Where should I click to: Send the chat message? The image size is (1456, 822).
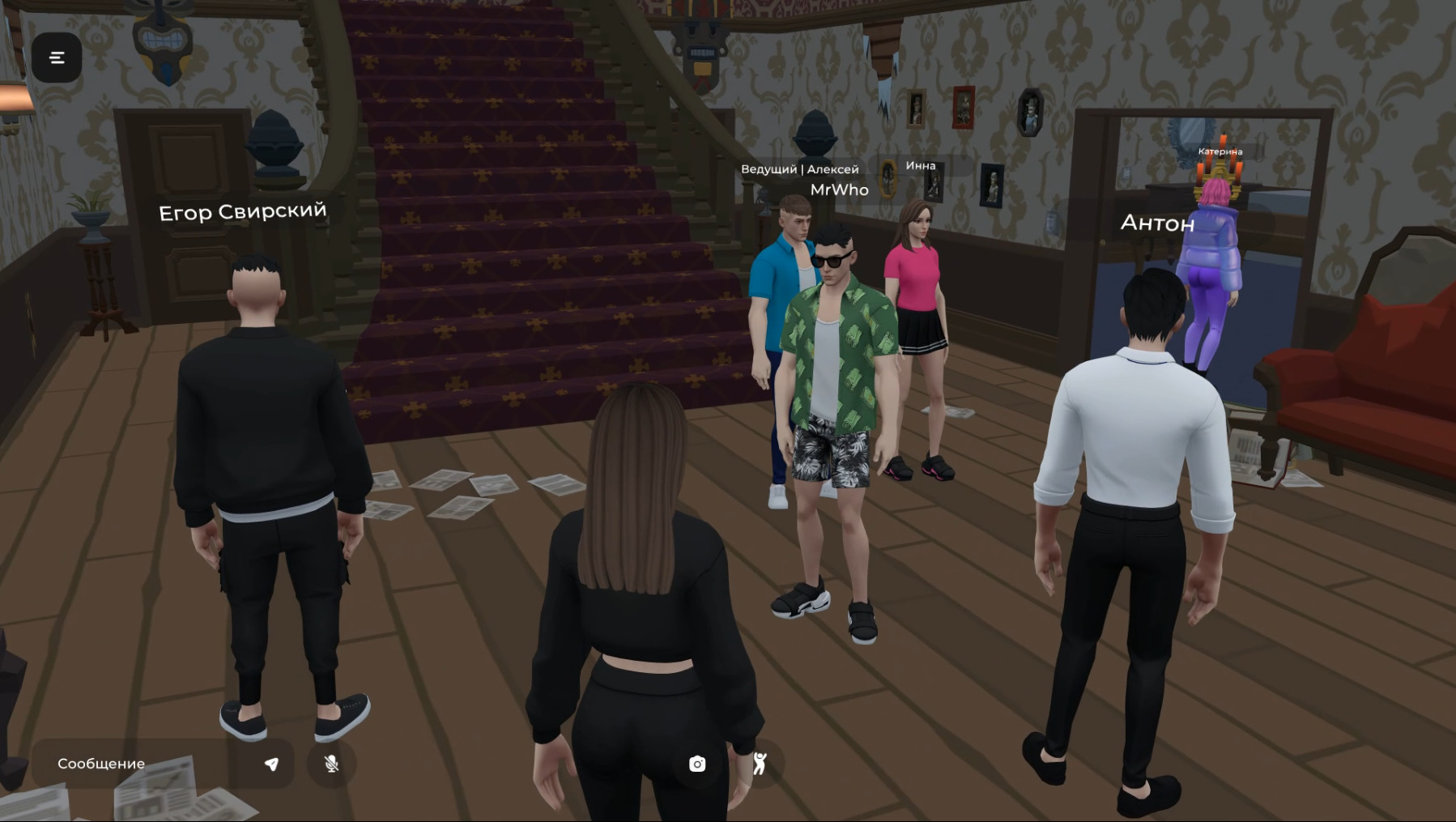[x=272, y=764]
